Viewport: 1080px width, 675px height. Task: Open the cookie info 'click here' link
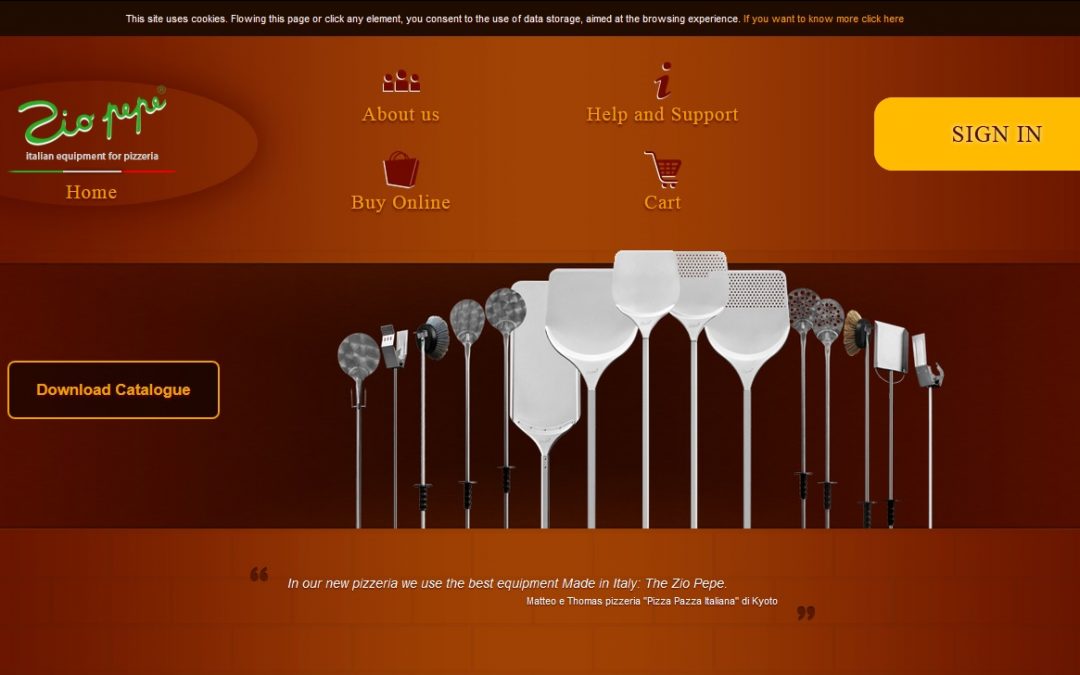(823, 19)
